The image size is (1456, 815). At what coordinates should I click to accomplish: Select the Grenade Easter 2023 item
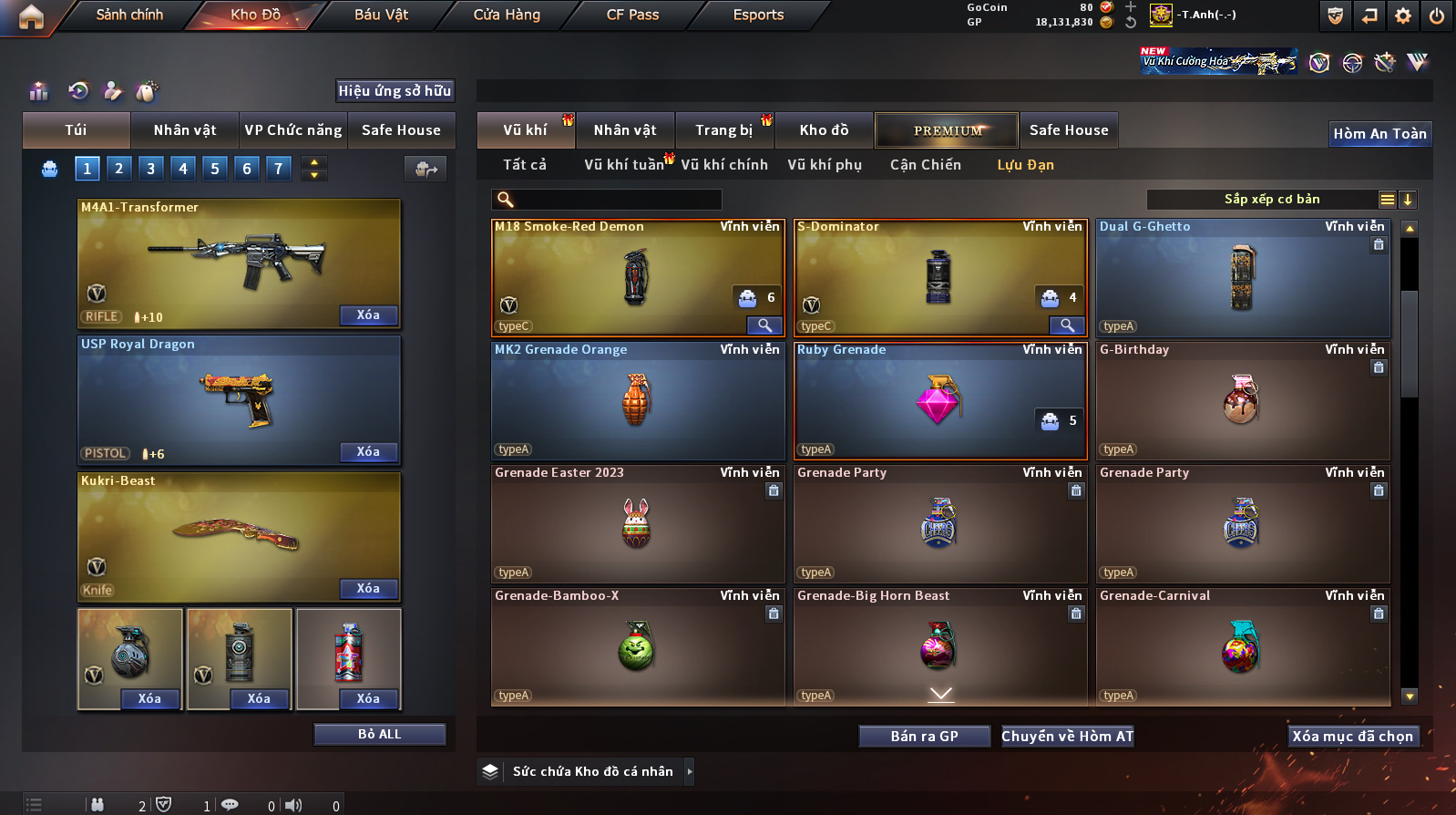pyautogui.click(x=637, y=524)
